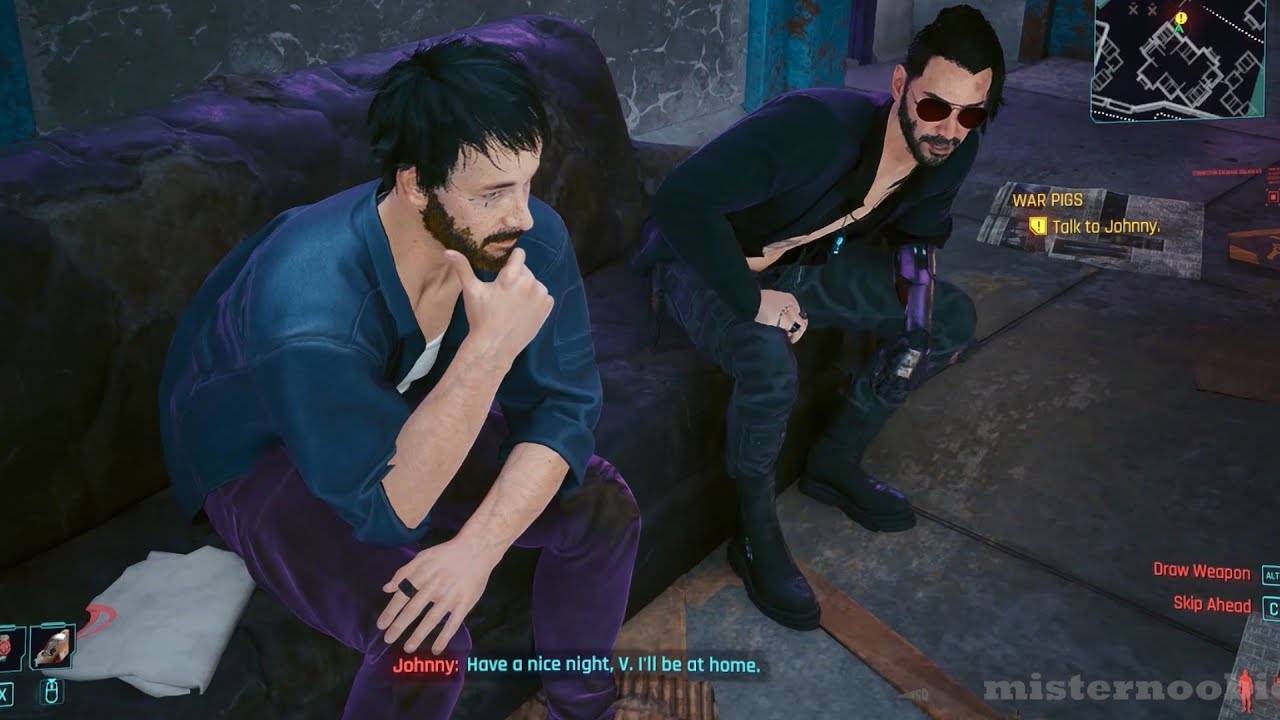
Task: Toggle weapon holster via the quickslot frame
Action: point(52,645)
